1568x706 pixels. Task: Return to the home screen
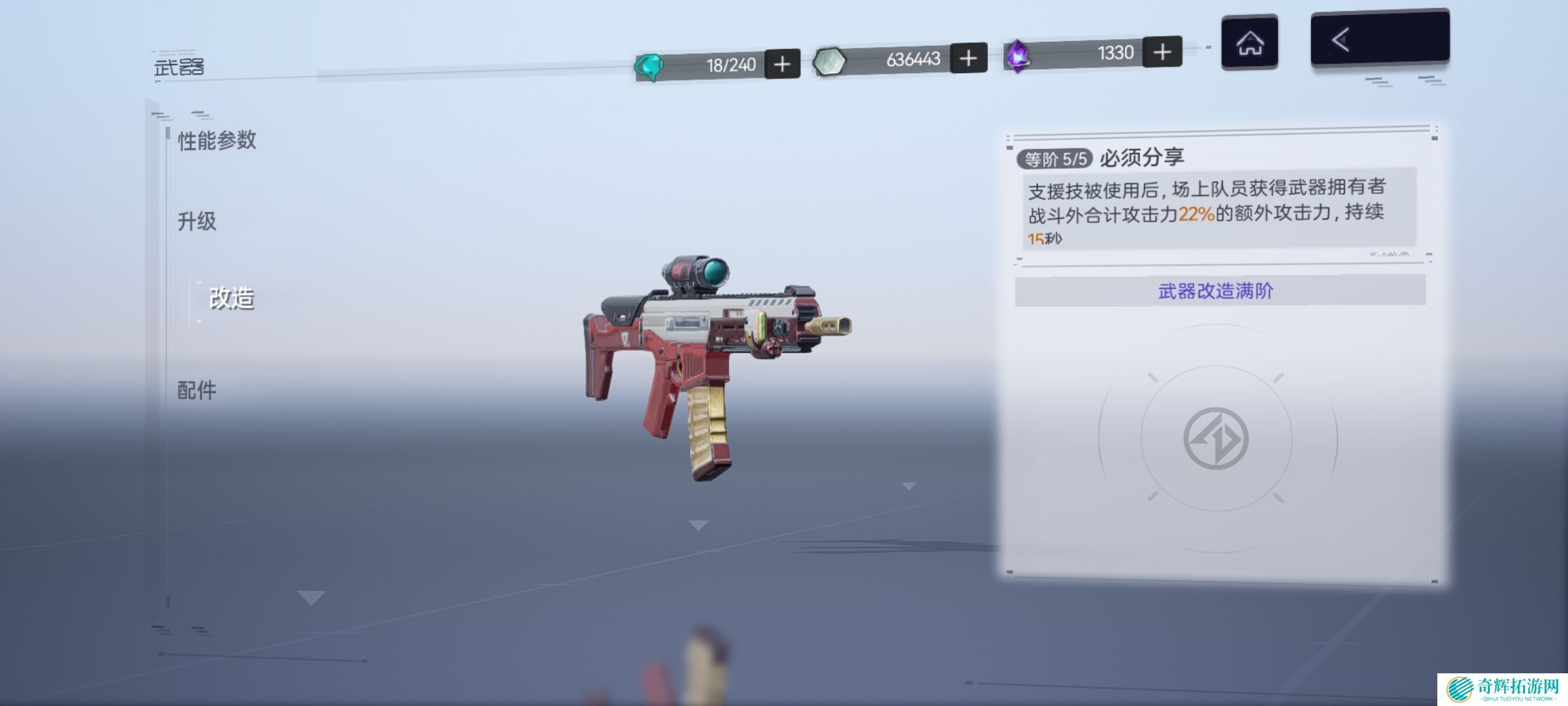click(1250, 43)
